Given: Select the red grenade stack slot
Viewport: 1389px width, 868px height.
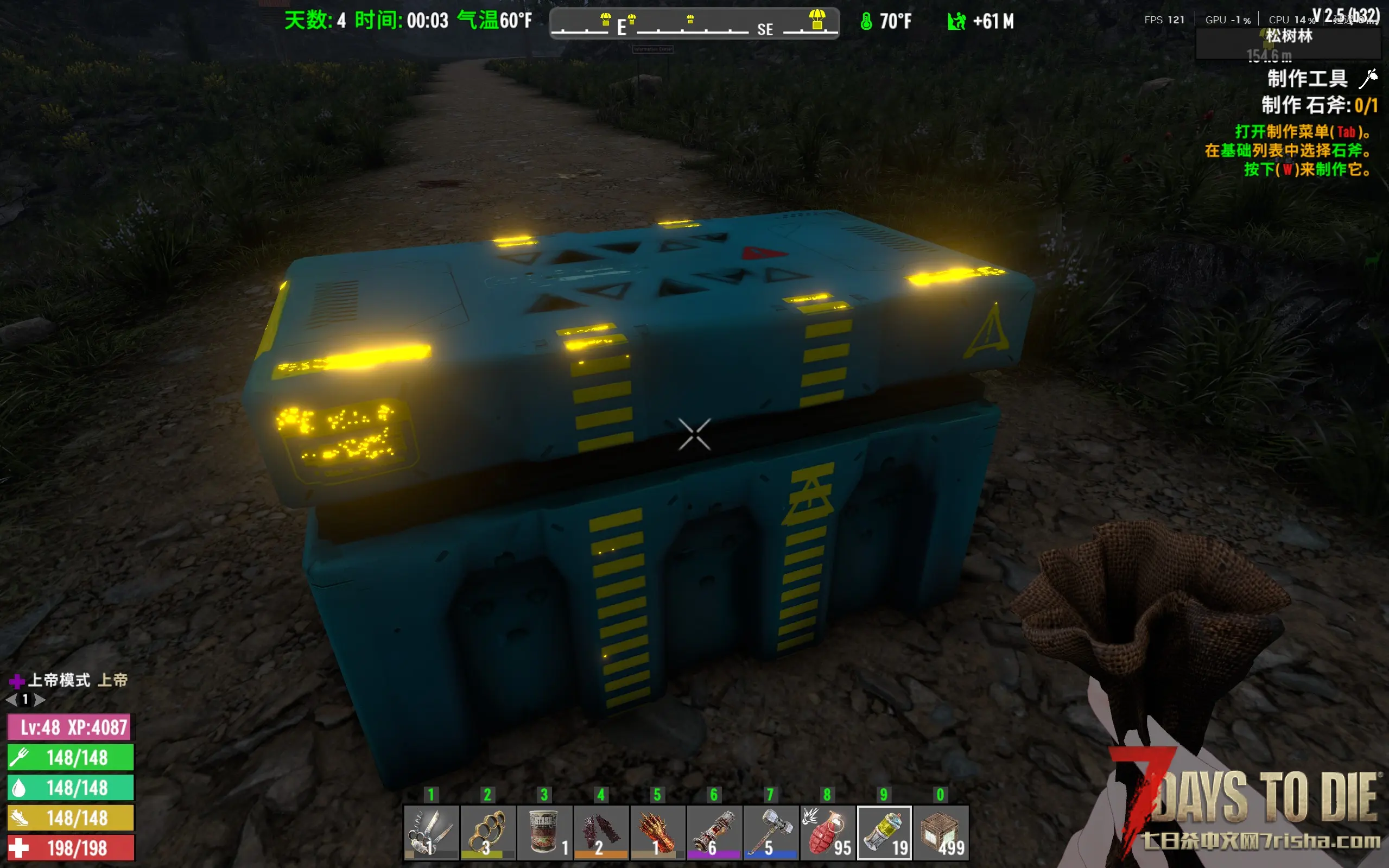Looking at the screenshot, I should click(827, 832).
